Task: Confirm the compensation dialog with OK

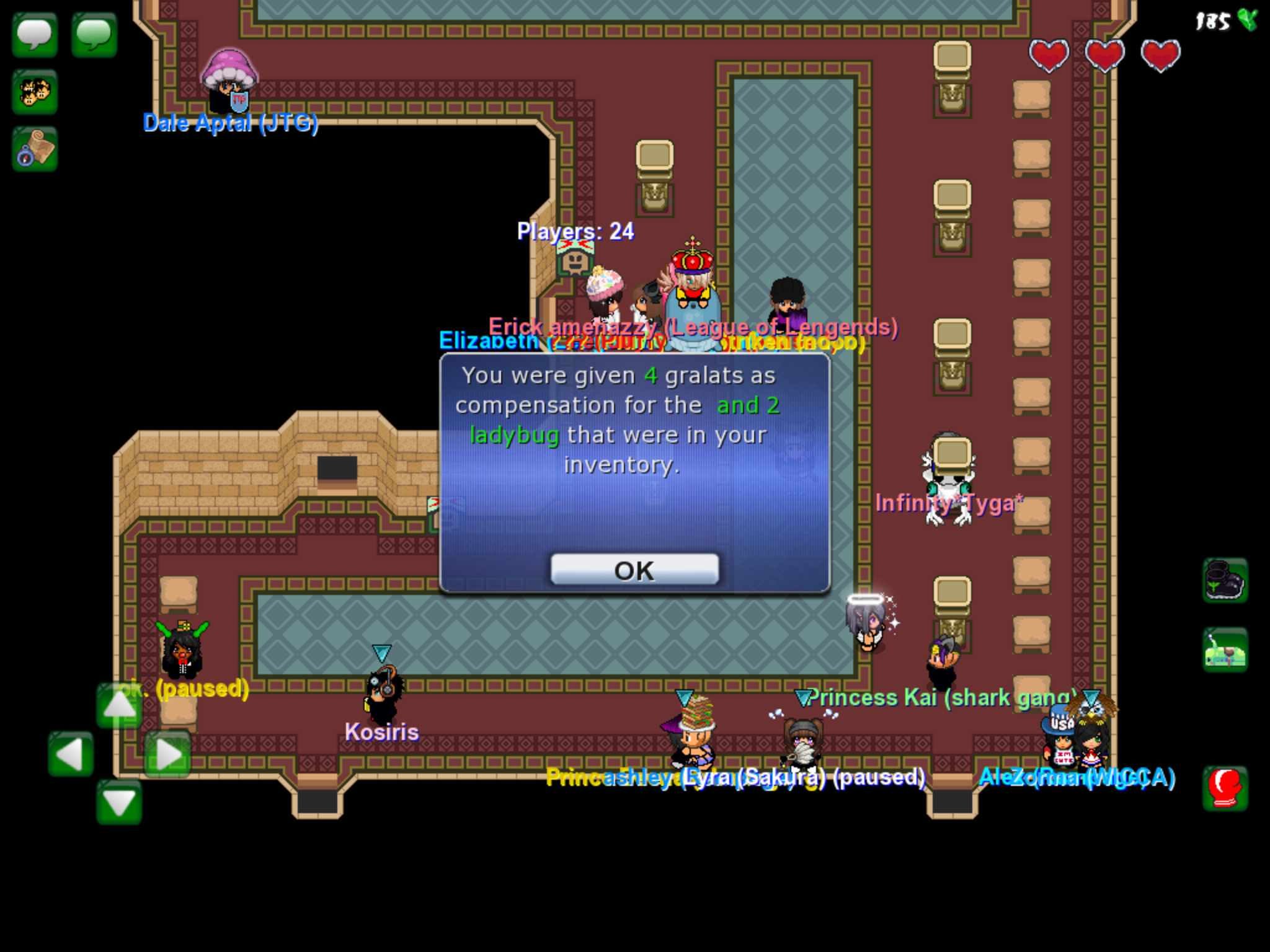Action: (634, 570)
